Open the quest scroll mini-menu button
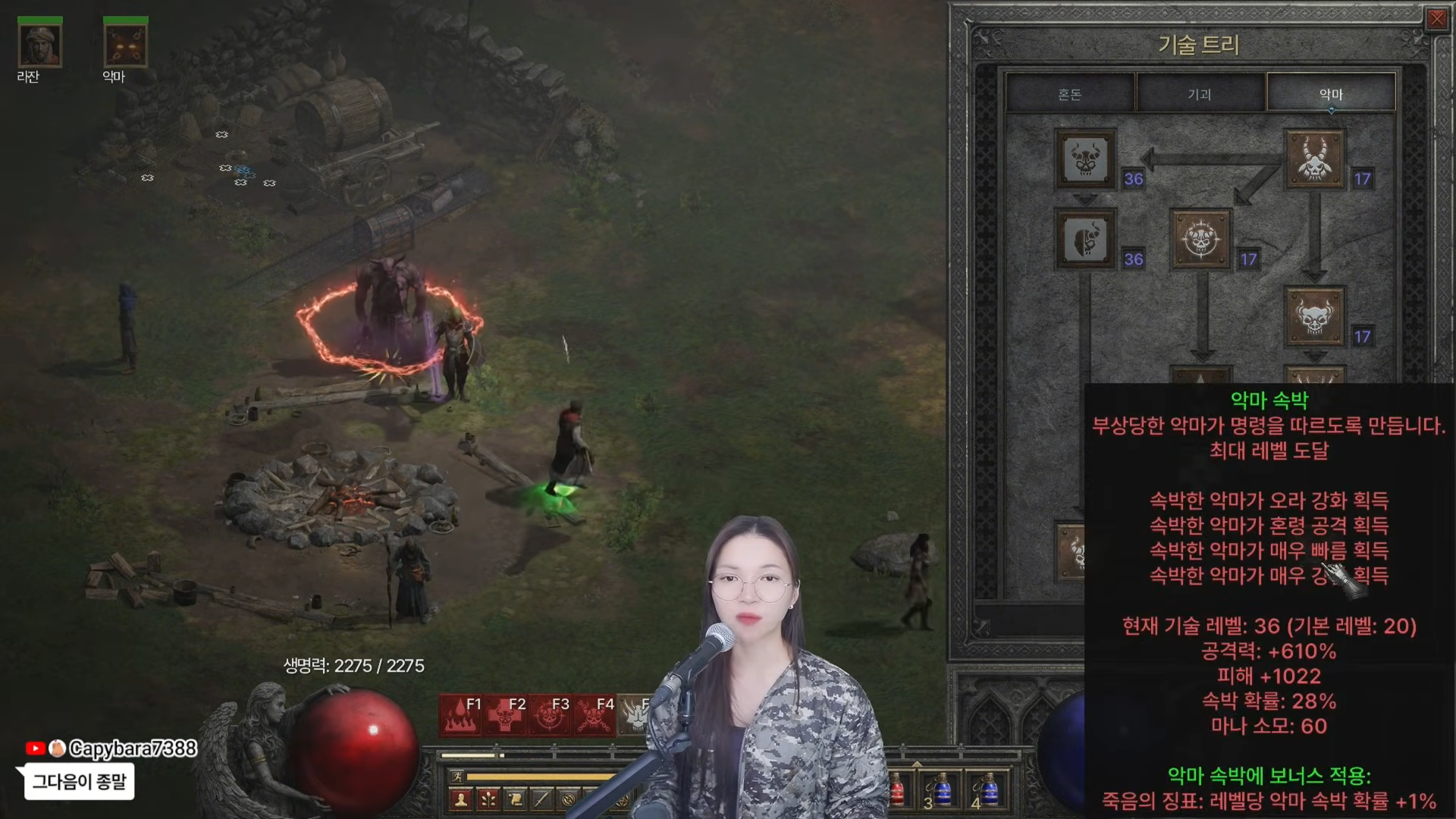Screen dimensions: 1456x819 [x=515, y=799]
